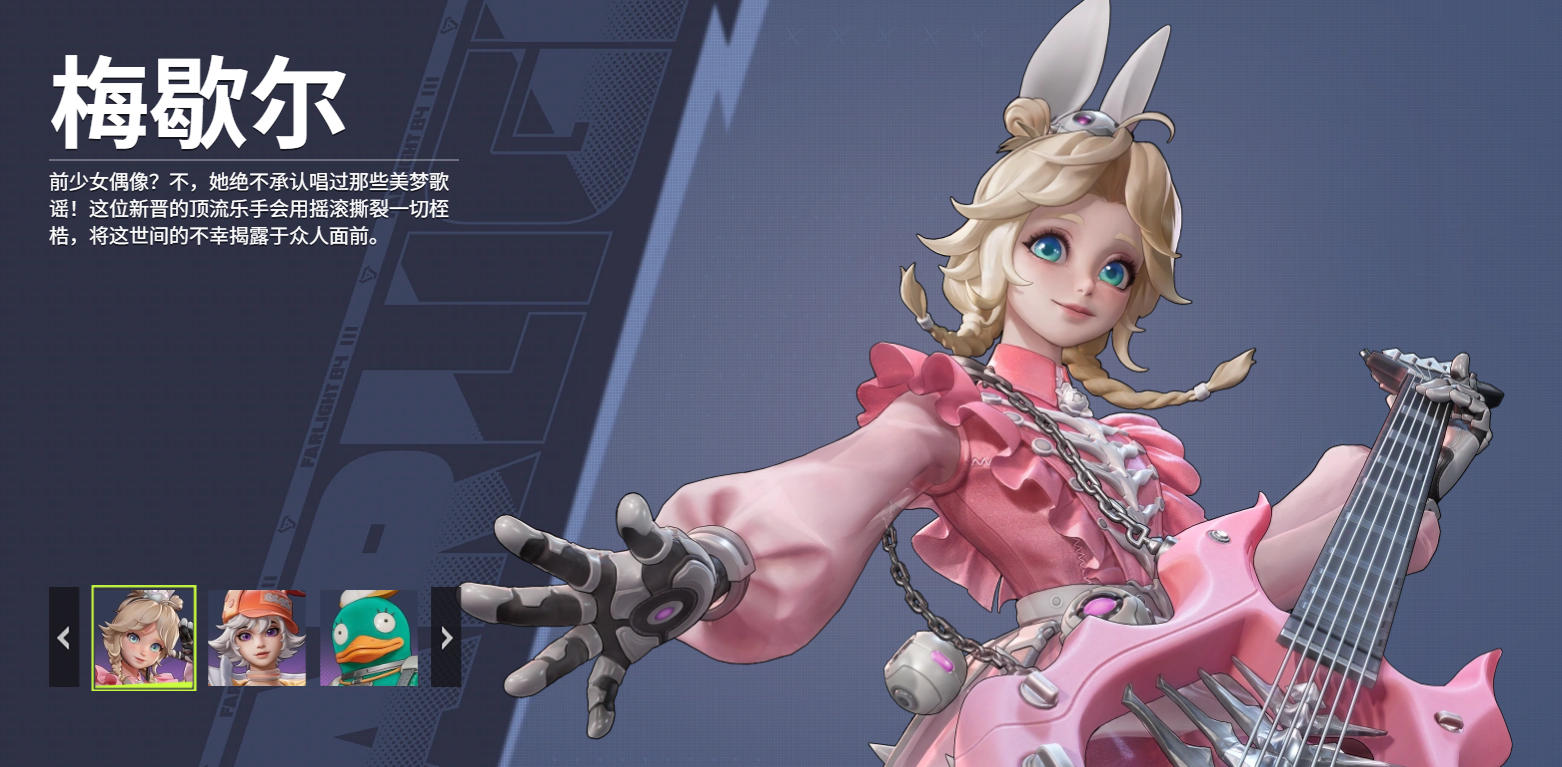Viewport: 1562px width, 767px height.
Task: Select the blonde braided girl portrait
Action: point(144,638)
